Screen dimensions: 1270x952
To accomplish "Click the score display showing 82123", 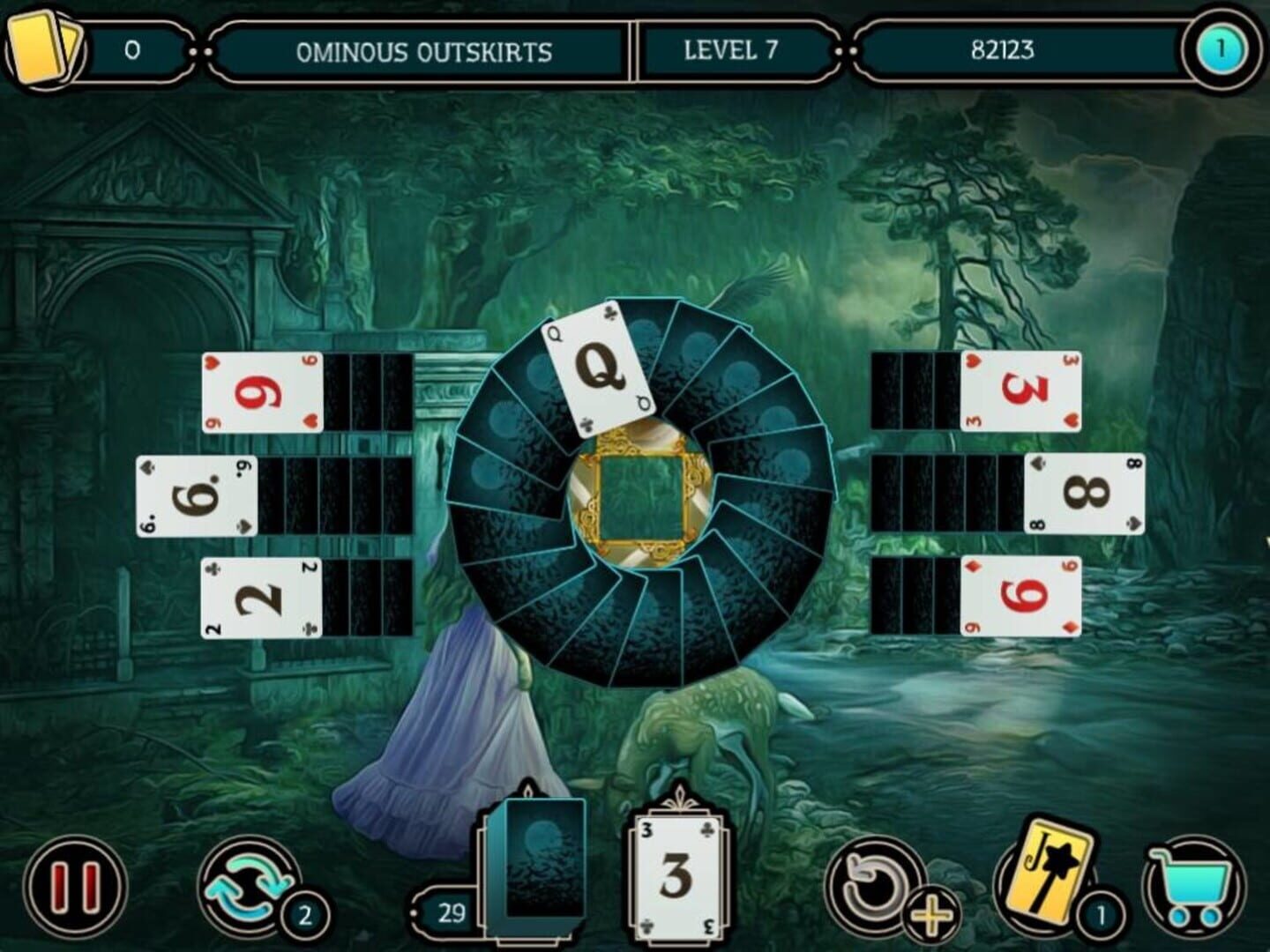I will (1005, 49).
